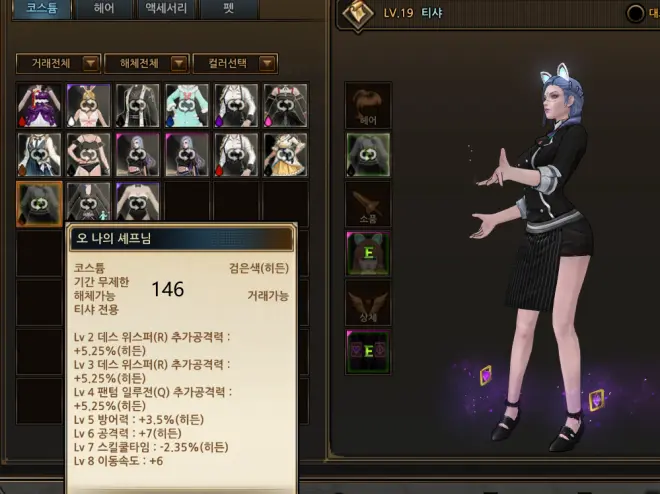
Task: Pick the mint green sailor costume
Action: [187, 105]
